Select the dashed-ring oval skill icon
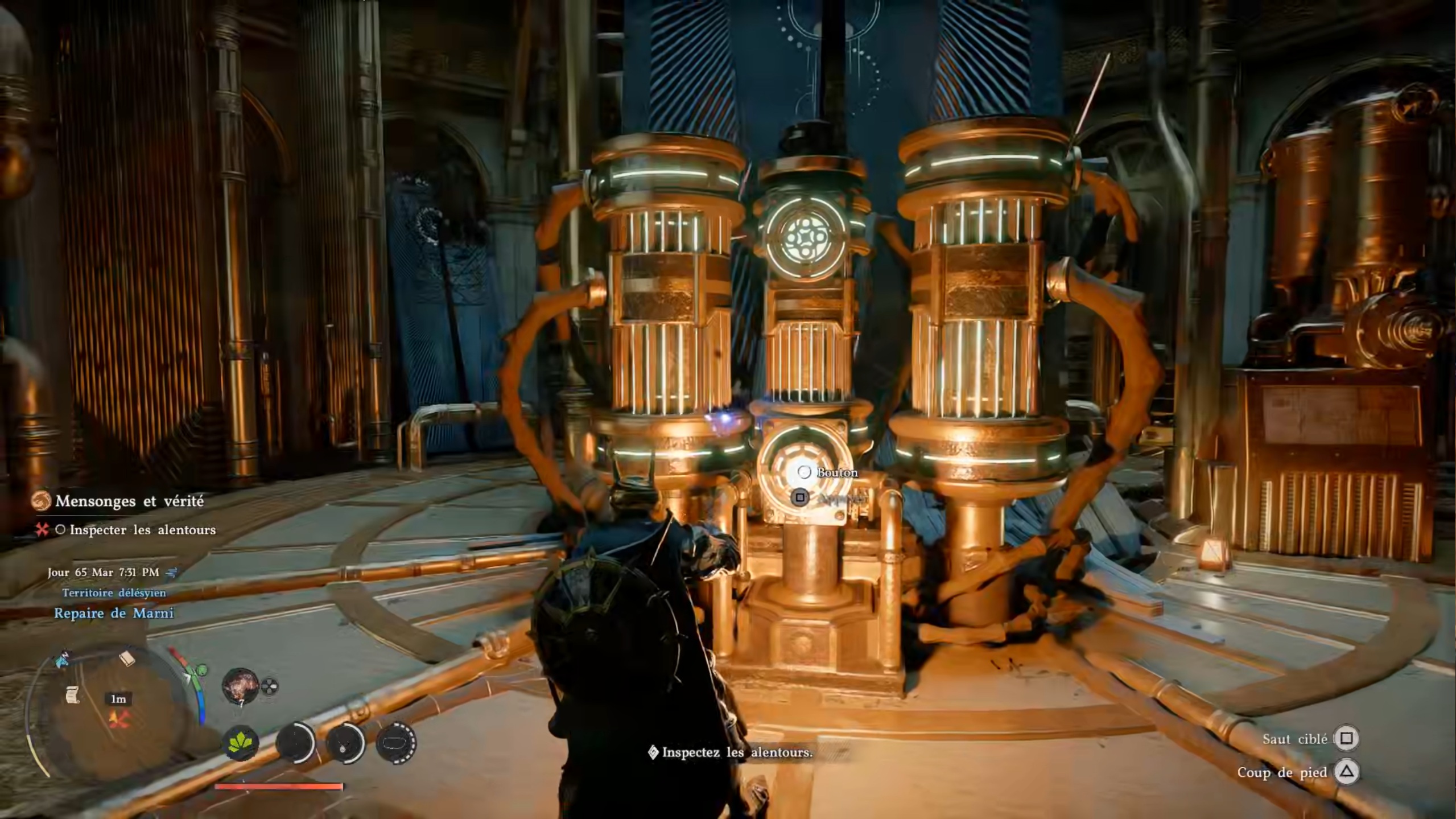The height and width of the screenshot is (819, 1456). point(396,743)
